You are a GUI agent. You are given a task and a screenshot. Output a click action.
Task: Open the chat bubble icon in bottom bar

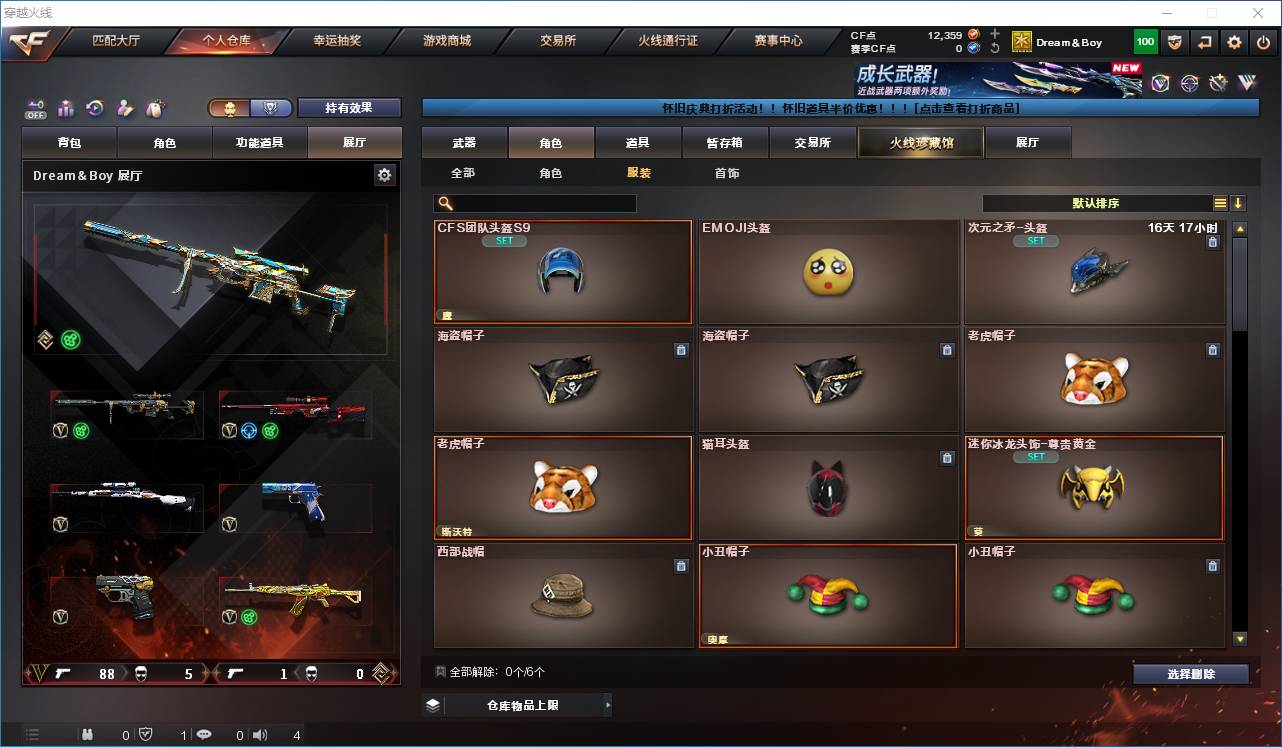(x=203, y=734)
